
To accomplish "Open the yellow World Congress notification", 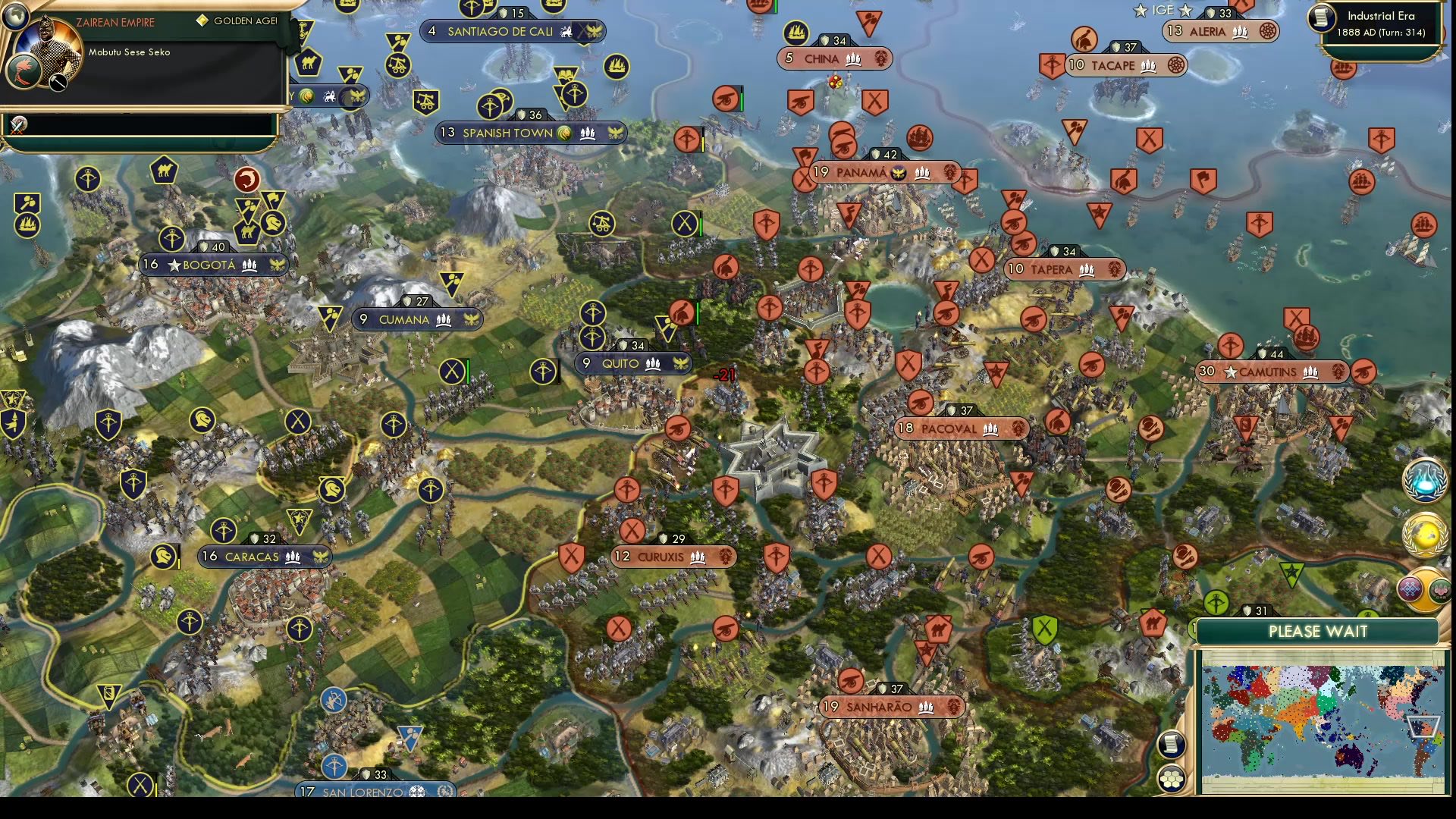I will (x=1424, y=535).
